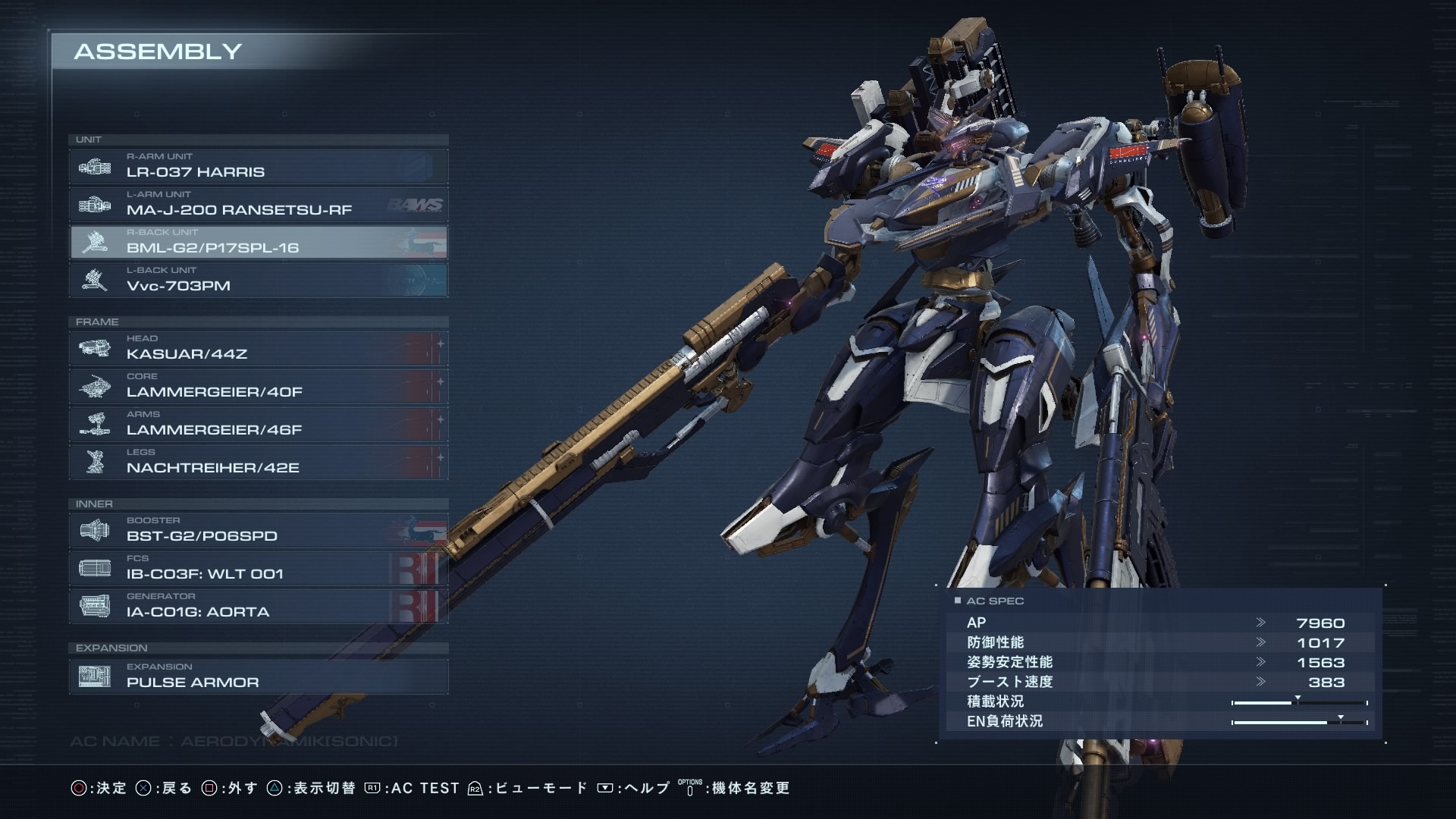Select the R-Arm Unit LR-037 HARRIS slot
Viewport: 1456px width, 819px height.
coord(258,166)
